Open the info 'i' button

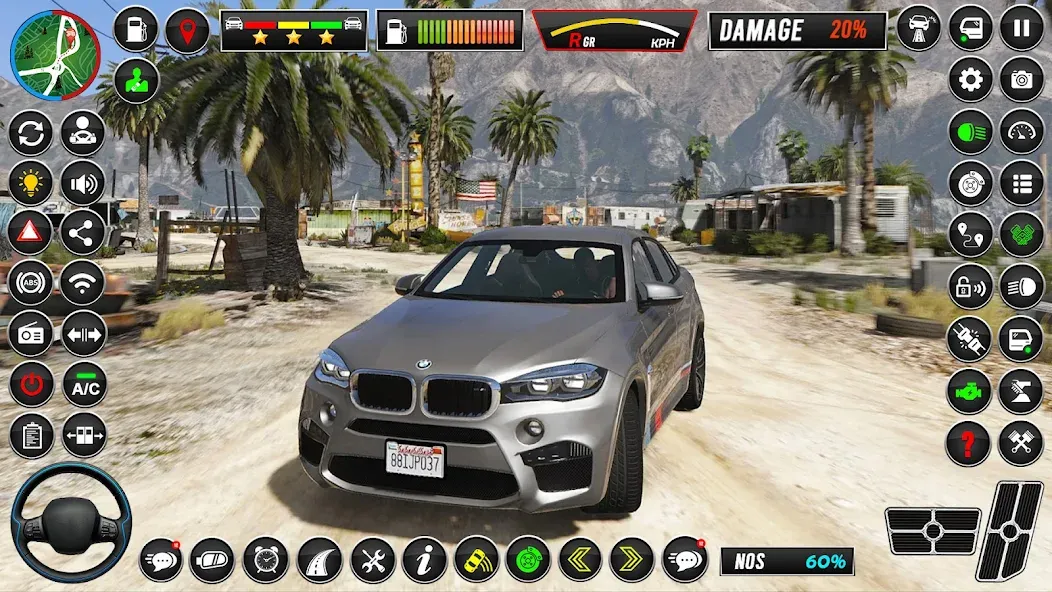(x=424, y=559)
